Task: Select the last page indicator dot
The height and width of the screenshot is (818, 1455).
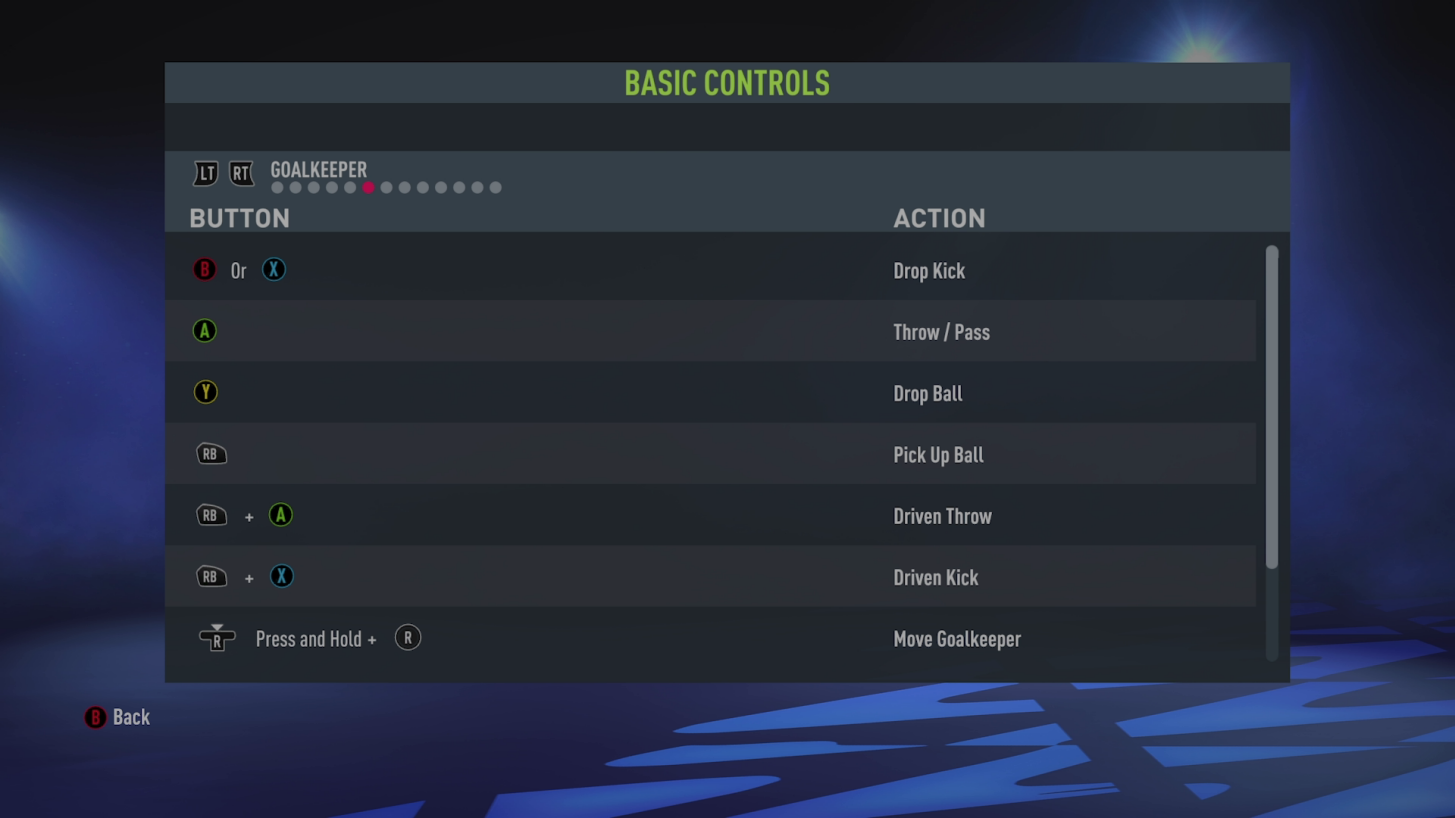Action: 495,187
